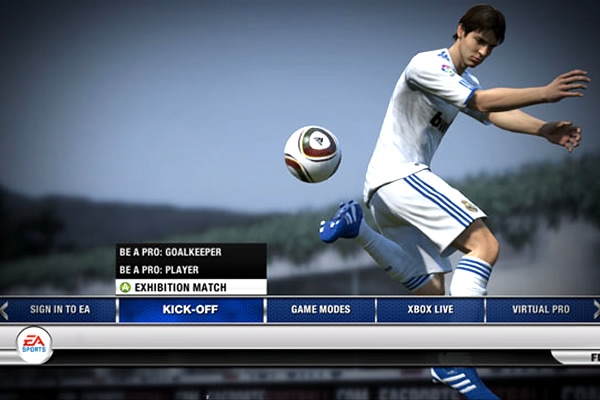The width and height of the screenshot is (600, 400).
Task: Go to the Virtual Pro tab
Action: 540,310
